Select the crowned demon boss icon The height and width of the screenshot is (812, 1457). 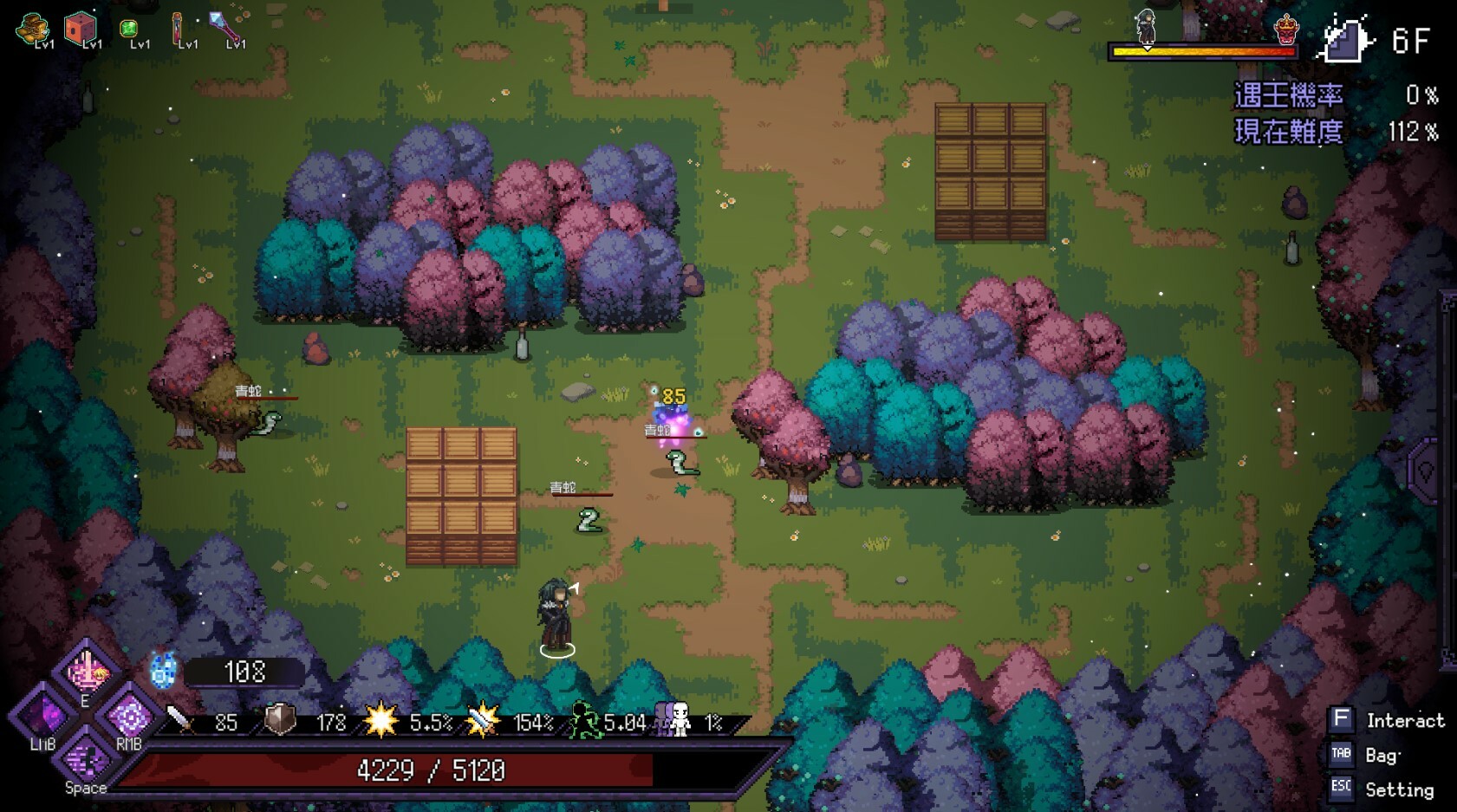click(1286, 29)
